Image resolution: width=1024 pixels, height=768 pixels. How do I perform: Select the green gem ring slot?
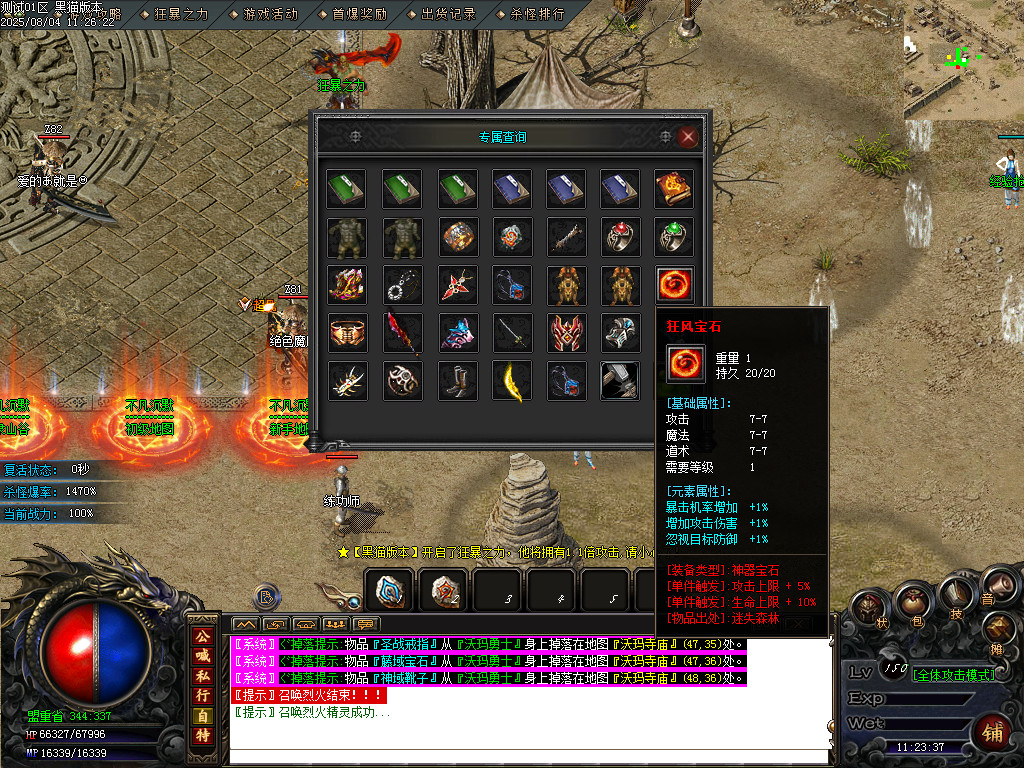[x=674, y=236]
